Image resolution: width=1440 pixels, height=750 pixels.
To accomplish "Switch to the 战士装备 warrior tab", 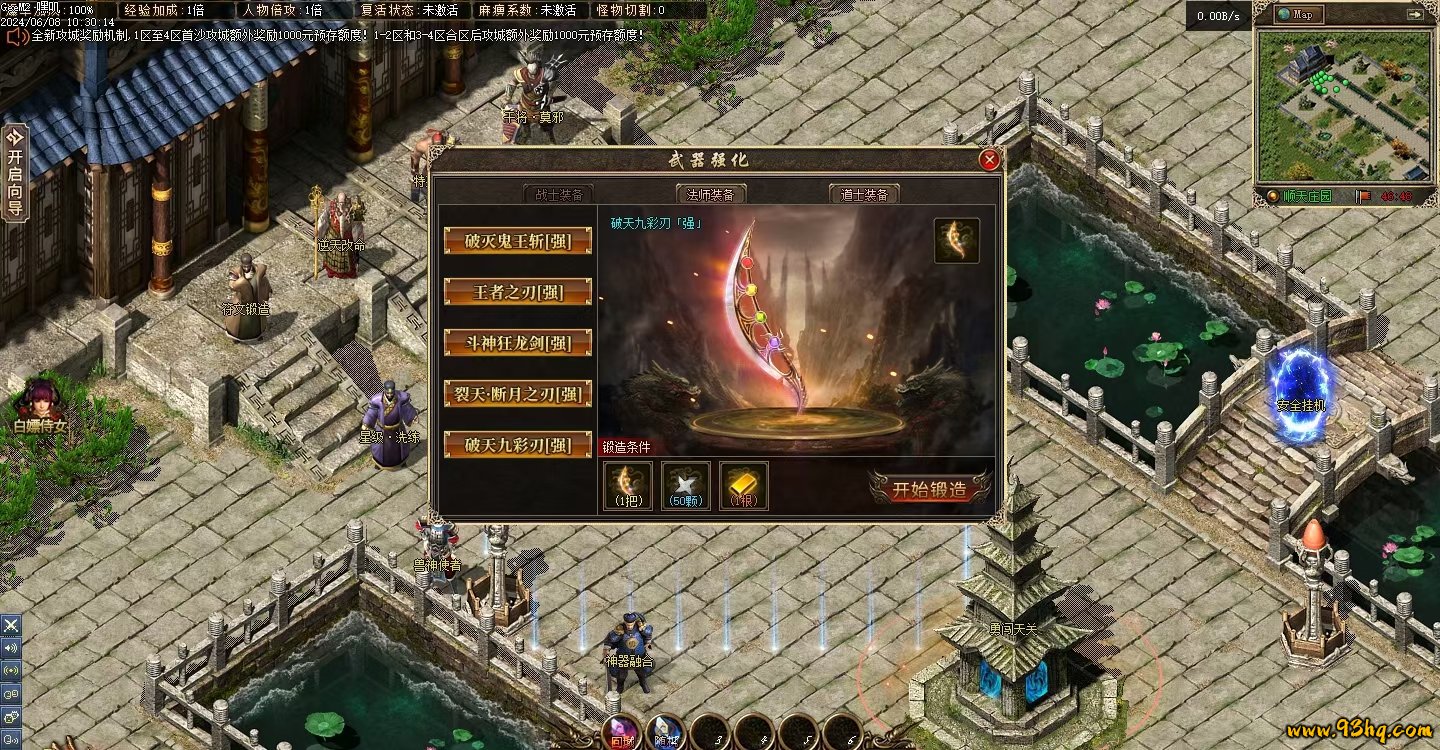I will tap(558, 194).
